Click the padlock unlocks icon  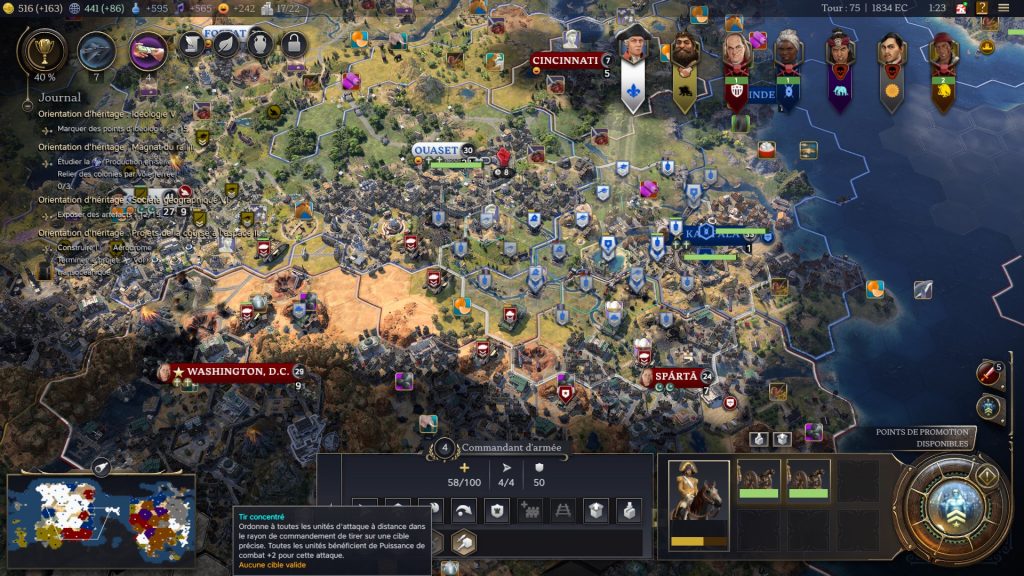click(x=294, y=43)
